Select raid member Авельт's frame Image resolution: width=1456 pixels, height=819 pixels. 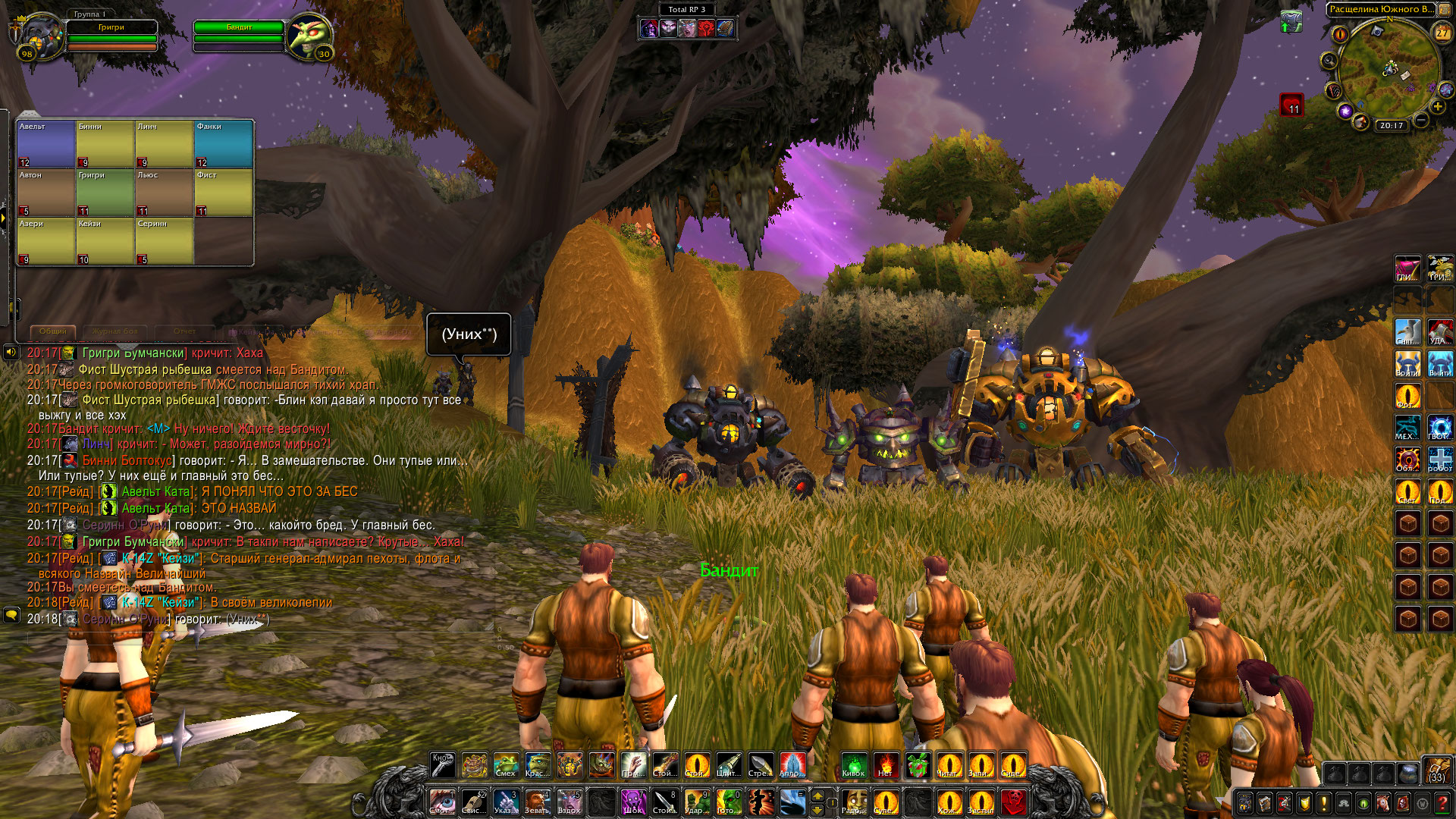point(45,144)
